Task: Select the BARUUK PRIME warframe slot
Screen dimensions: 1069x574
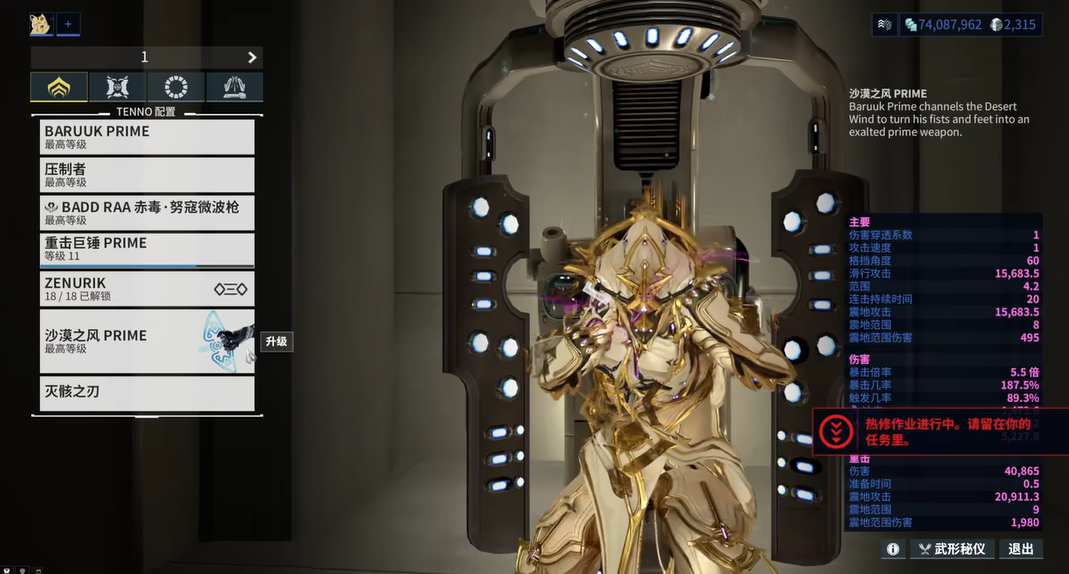Action: coord(147,137)
